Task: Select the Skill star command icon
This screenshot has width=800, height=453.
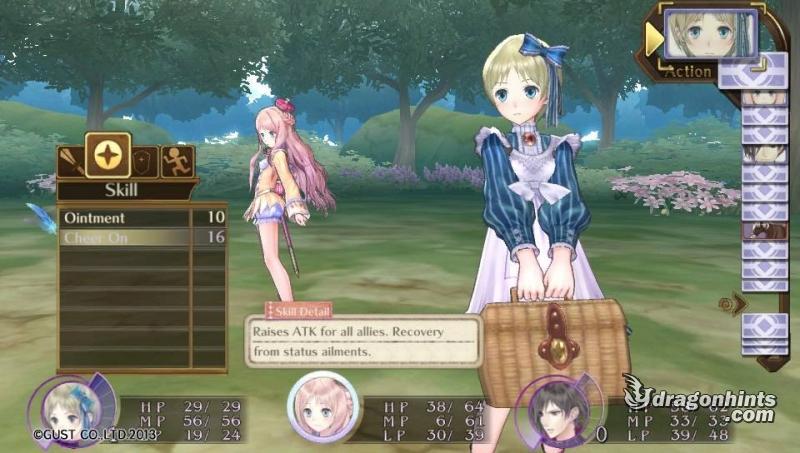Action: pos(107,156)
